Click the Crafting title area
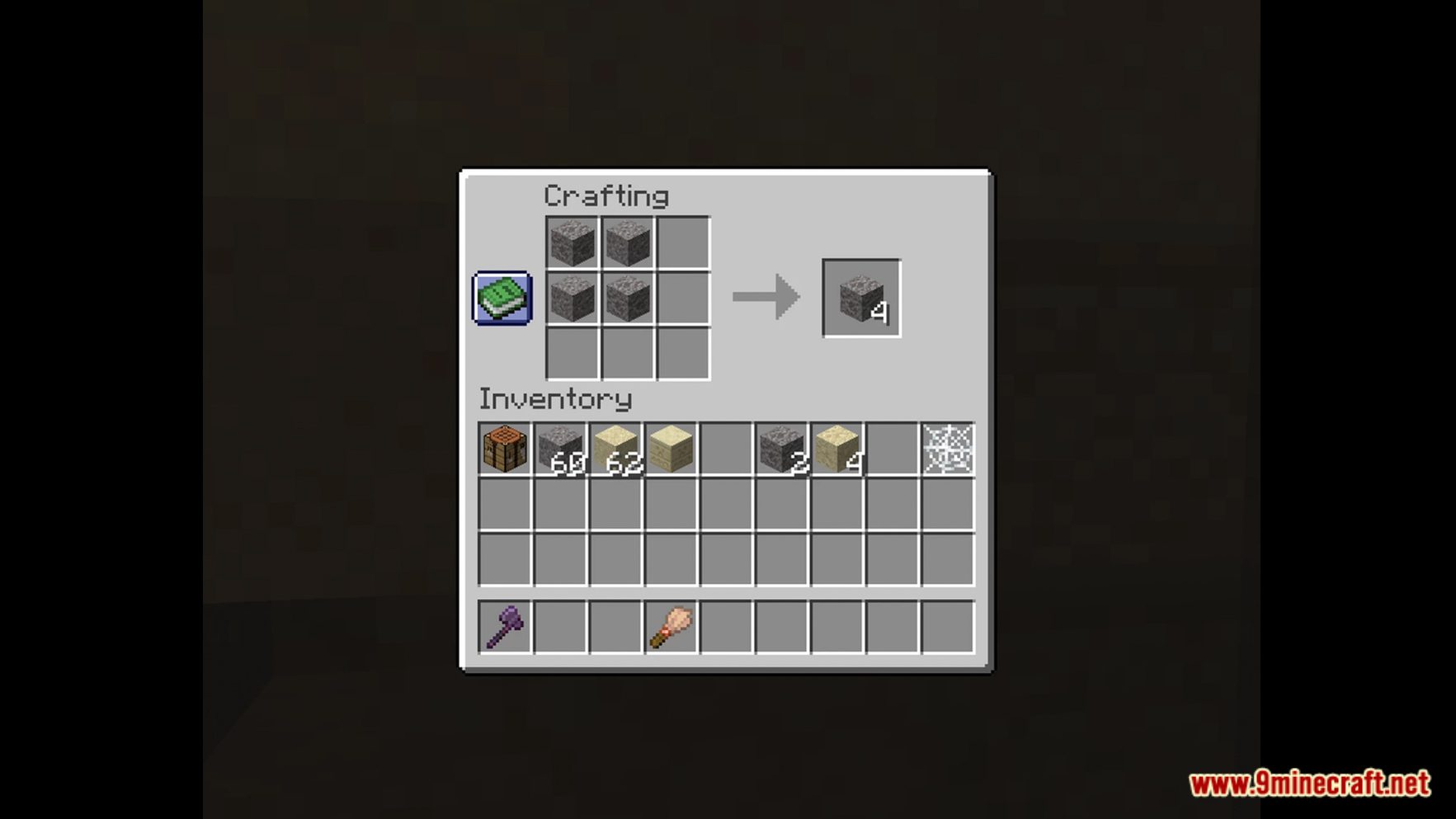Screen dimensions: 1456x819 pyautogui.click(x=608, y=195)
